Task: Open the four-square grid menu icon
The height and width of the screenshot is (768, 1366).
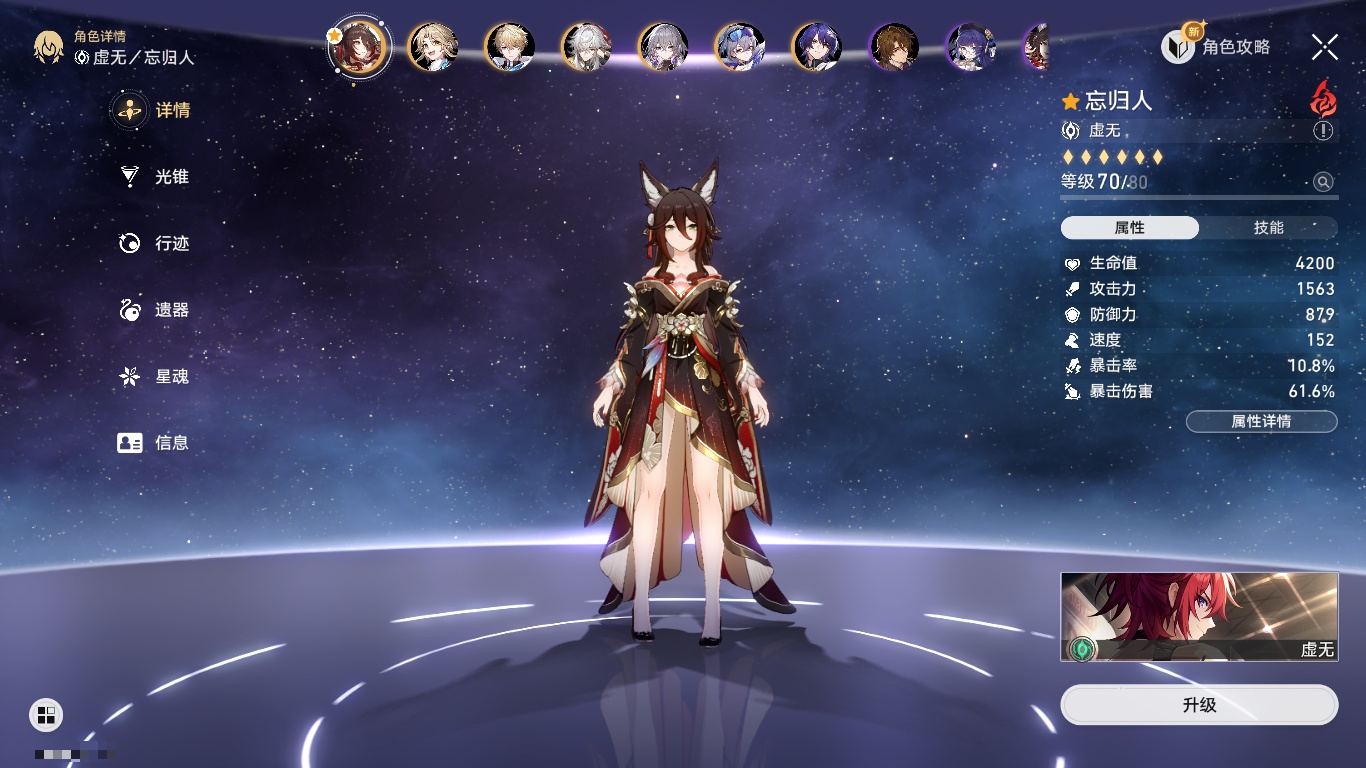Action: coord(46,714)
